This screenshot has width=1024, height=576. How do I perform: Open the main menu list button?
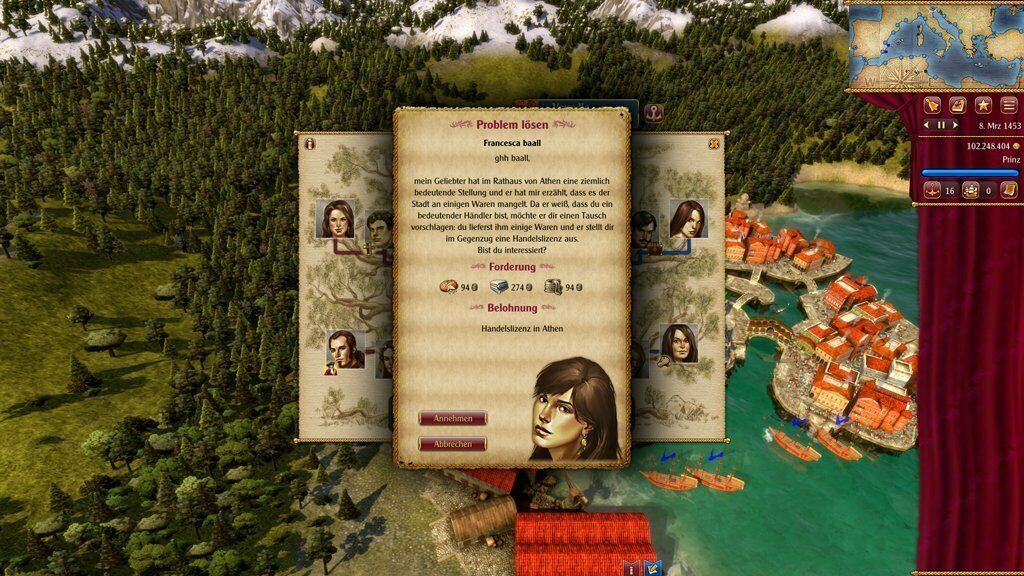(x=1008, y=104)
